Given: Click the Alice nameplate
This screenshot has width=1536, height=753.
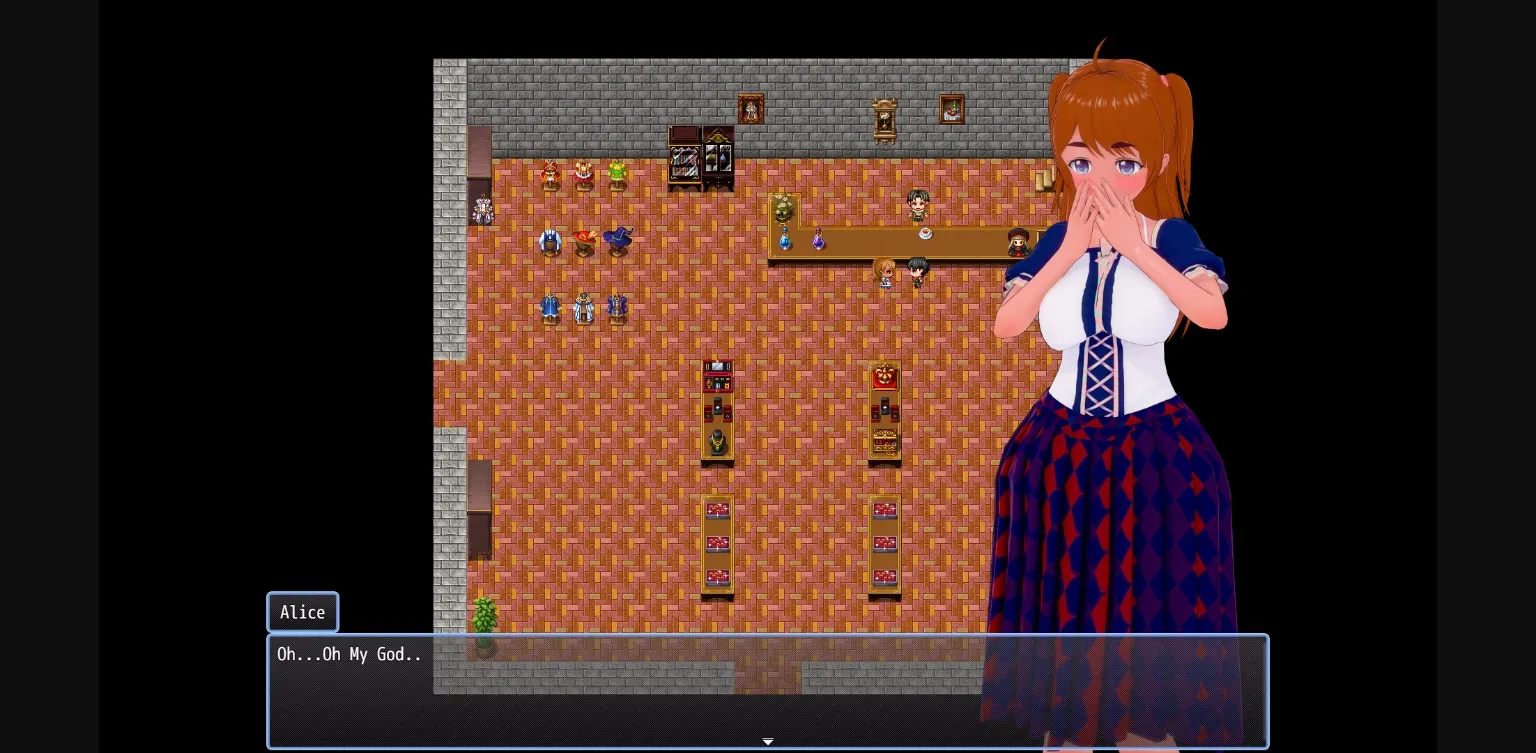Looking at the screenshot, I should pos(302,612).
